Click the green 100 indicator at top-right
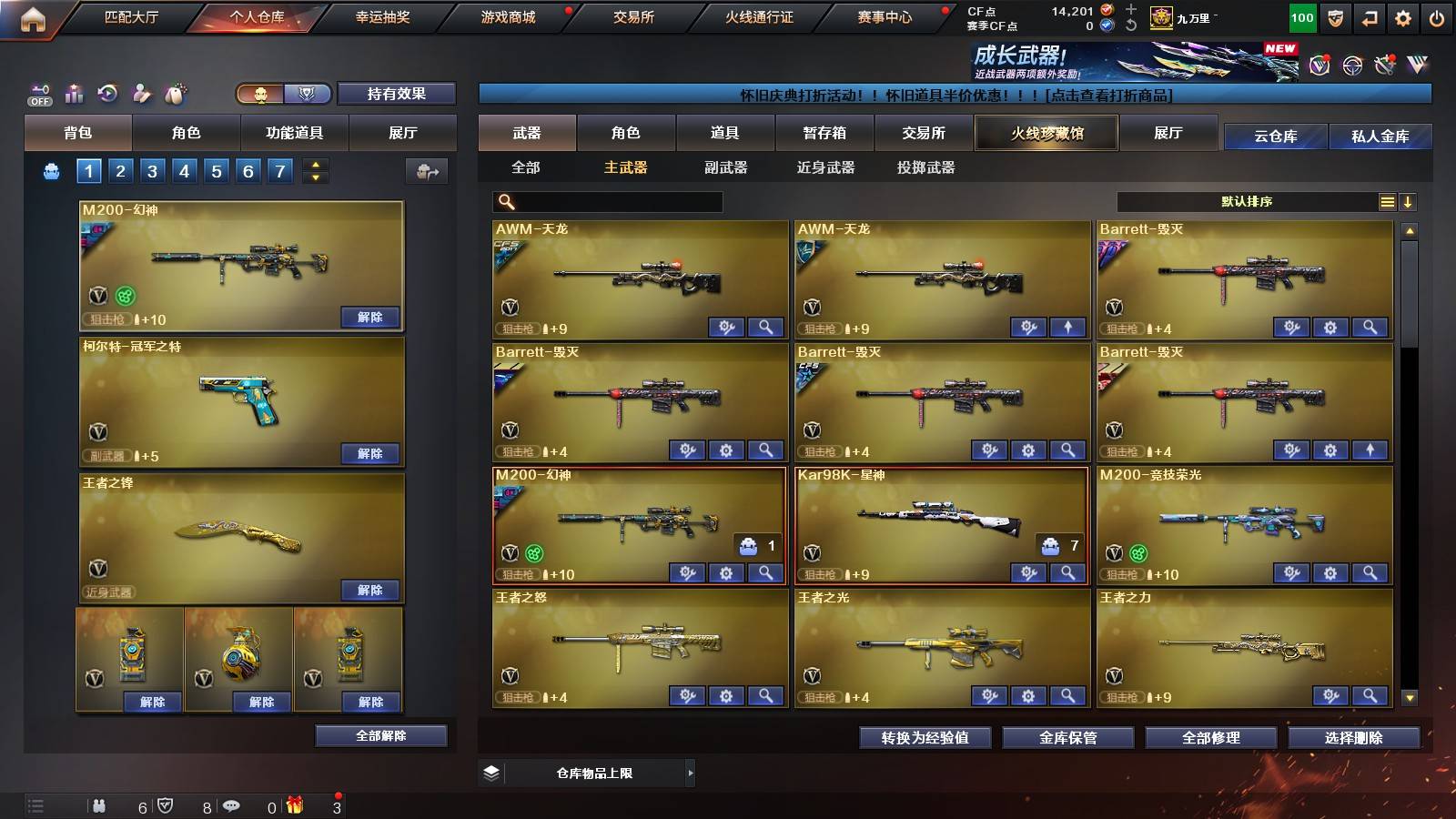 point(1301,17)
